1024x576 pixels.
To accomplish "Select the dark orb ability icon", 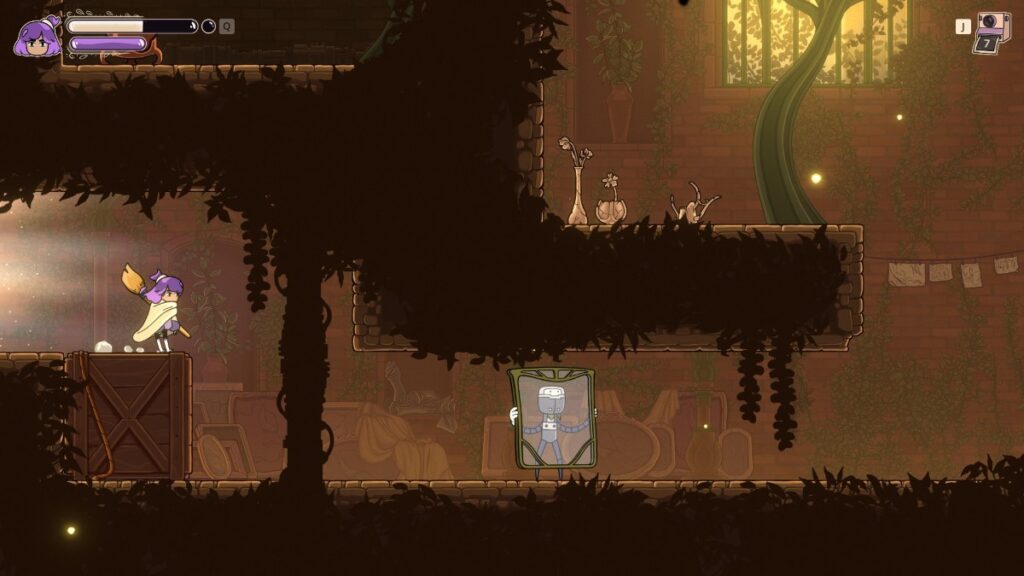I will point(208,26).
